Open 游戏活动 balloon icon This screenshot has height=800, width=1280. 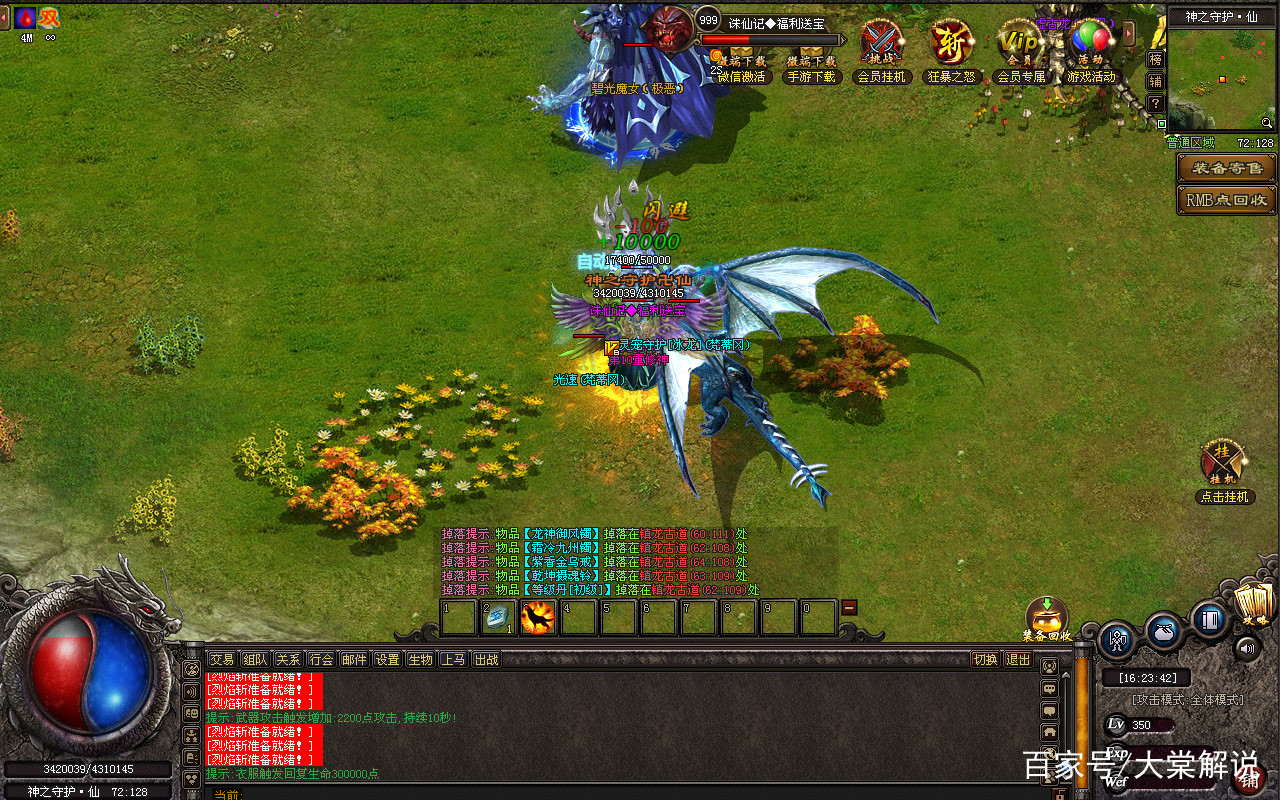coord(1090,45)
